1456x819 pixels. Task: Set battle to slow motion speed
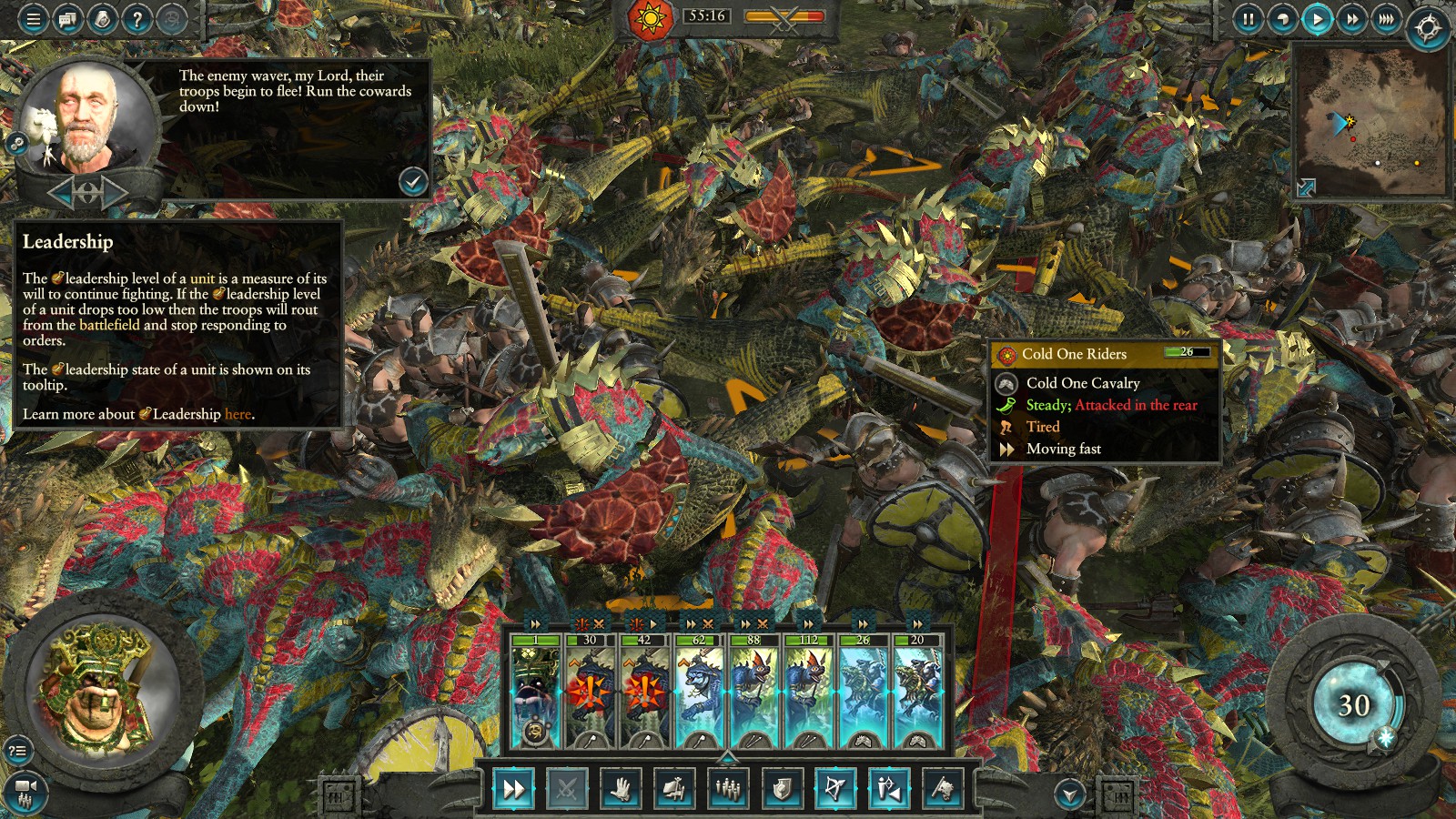[1283, 19]
